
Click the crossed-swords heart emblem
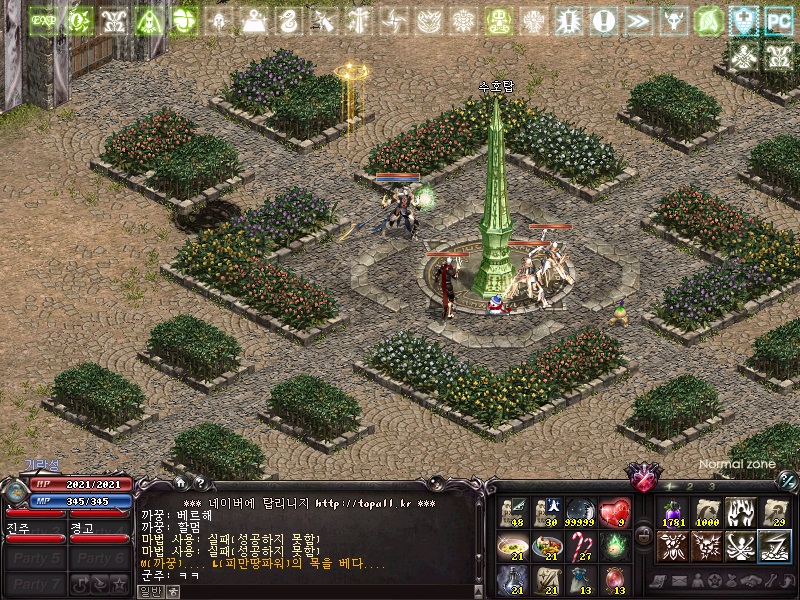pos(640,471)
